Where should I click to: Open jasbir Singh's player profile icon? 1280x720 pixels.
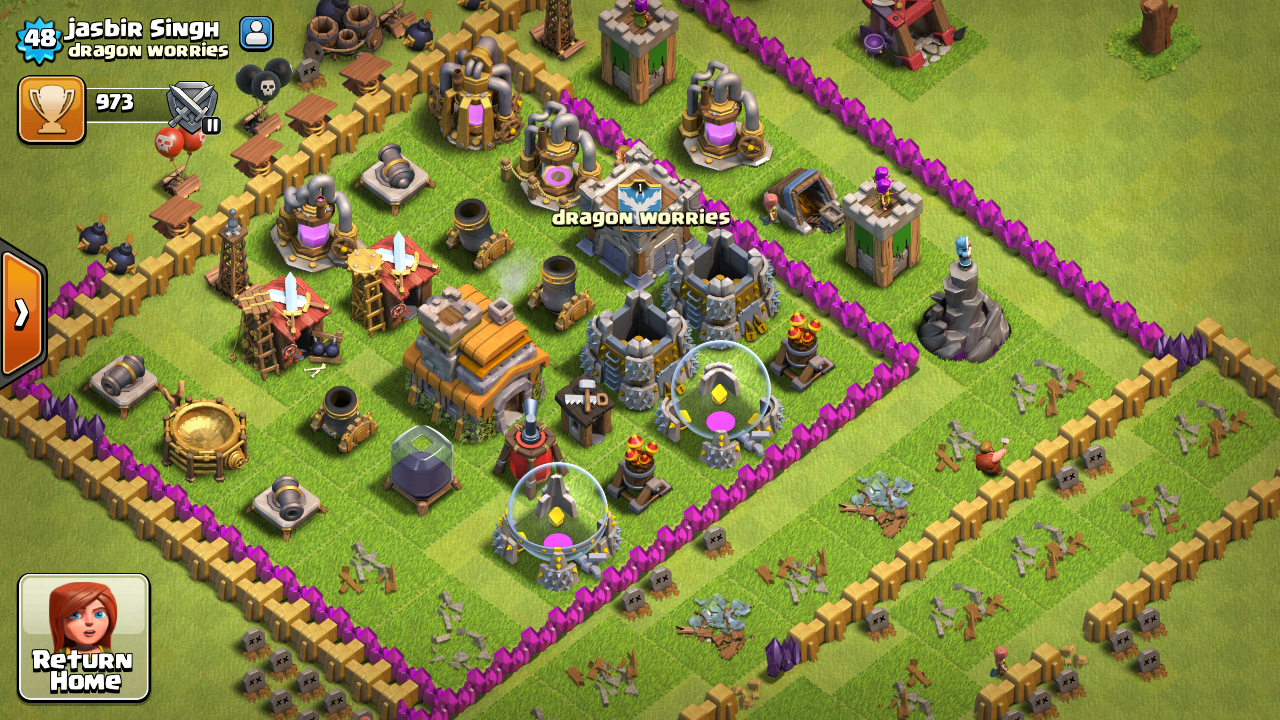point(256,33)
